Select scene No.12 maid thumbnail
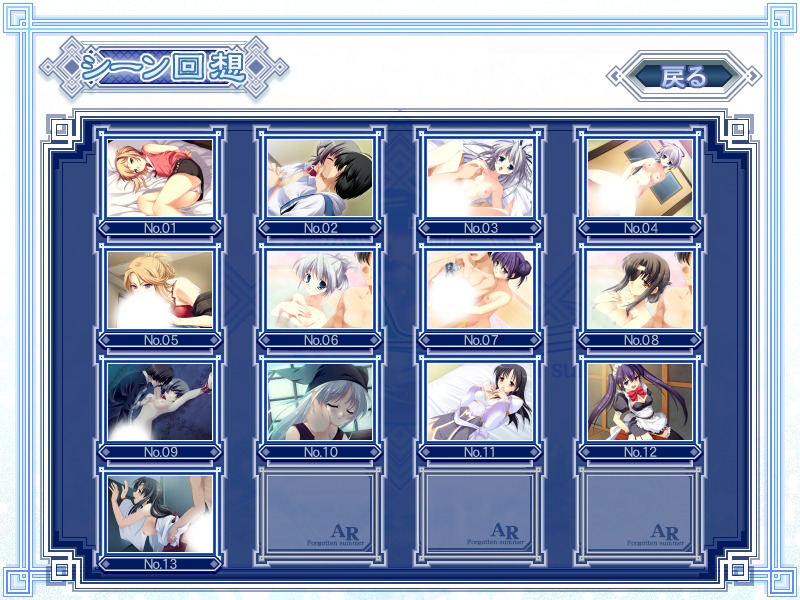The image size is (800, 600). pos(640,402)
